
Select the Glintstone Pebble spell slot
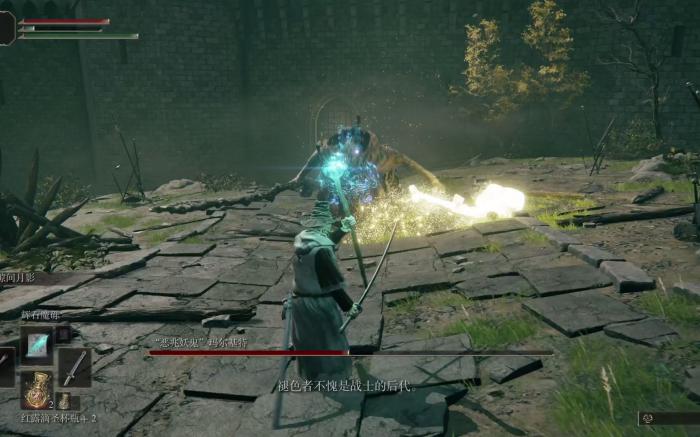(37, 344)
